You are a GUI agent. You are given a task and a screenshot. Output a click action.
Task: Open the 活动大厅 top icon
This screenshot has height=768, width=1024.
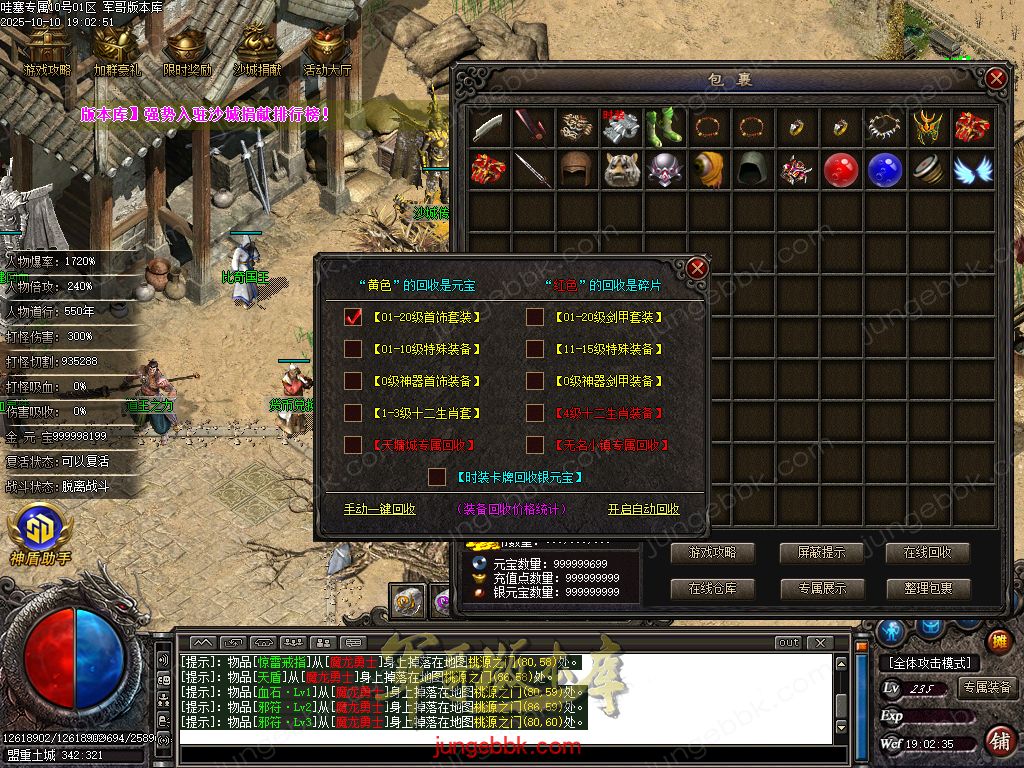[x=327, y=50]
